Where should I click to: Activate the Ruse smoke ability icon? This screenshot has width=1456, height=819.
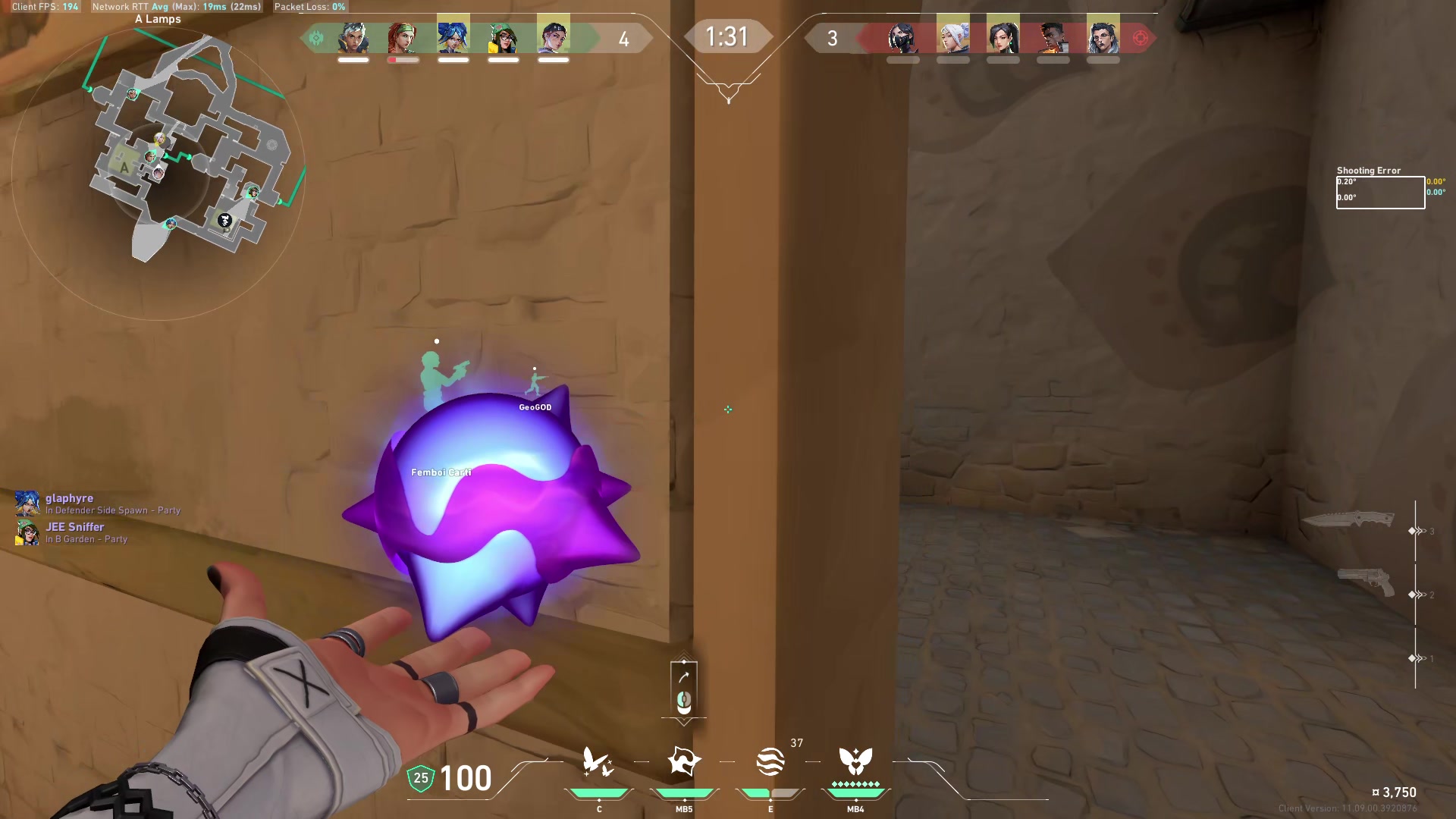(770, 761)
